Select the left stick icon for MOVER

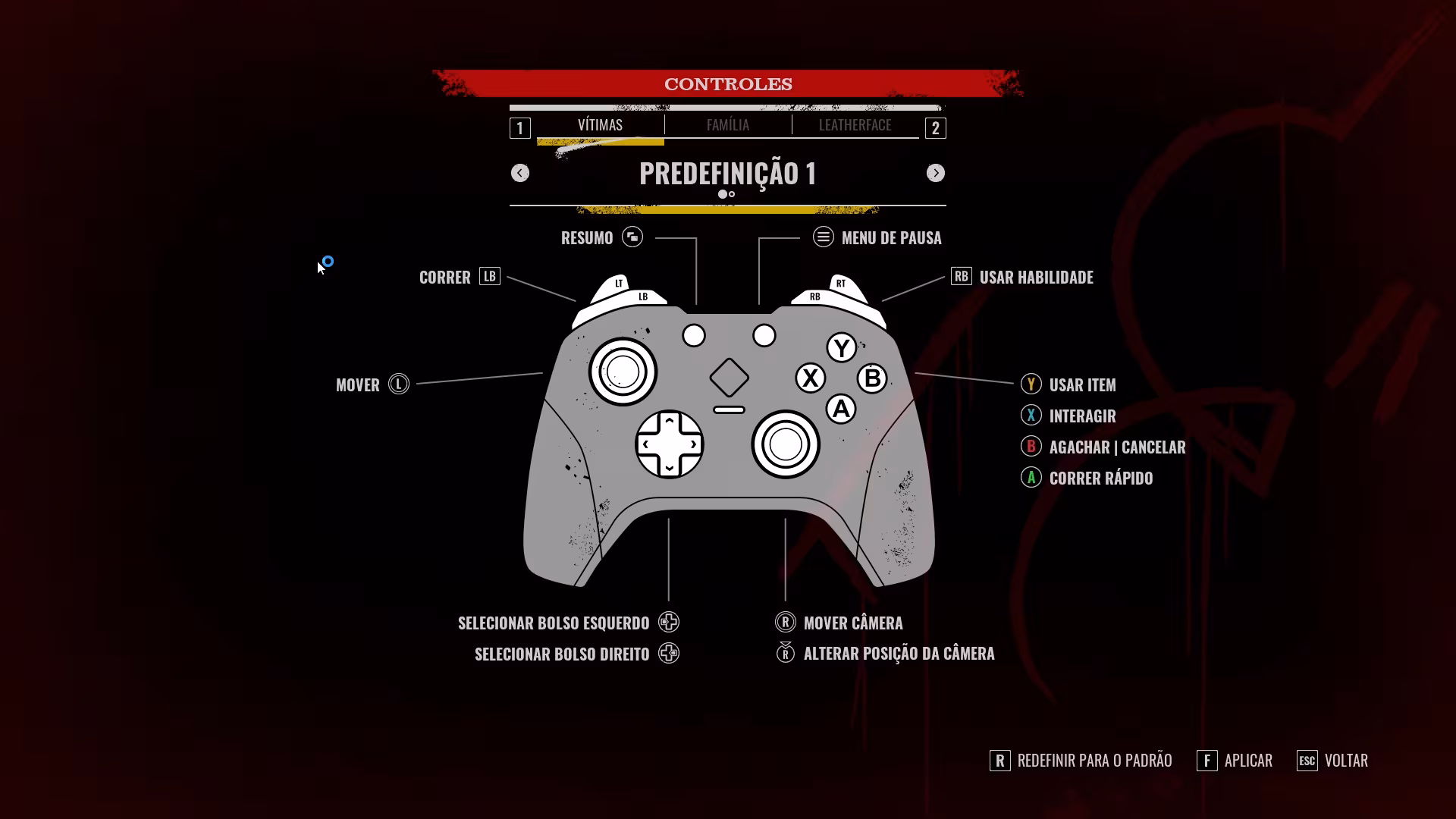pyautogui.click(x=397, y=384)
